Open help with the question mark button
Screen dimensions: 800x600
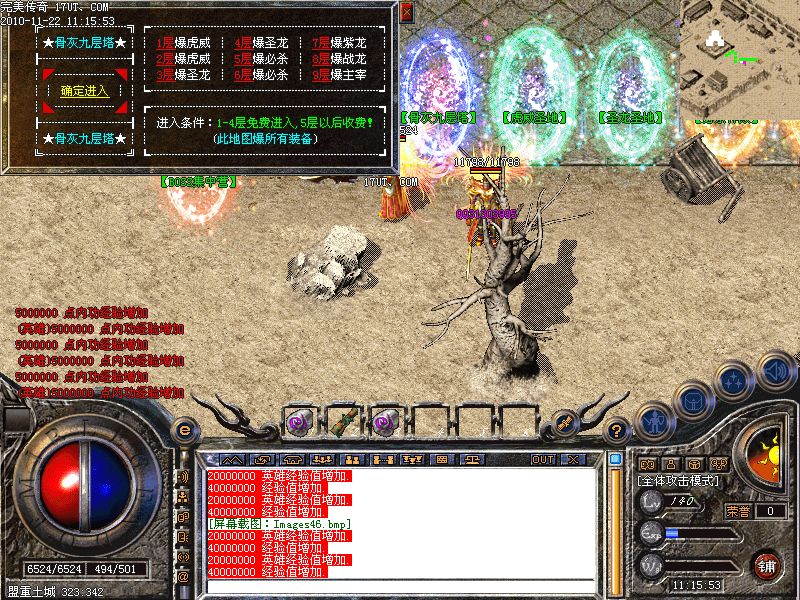point(617,431)
